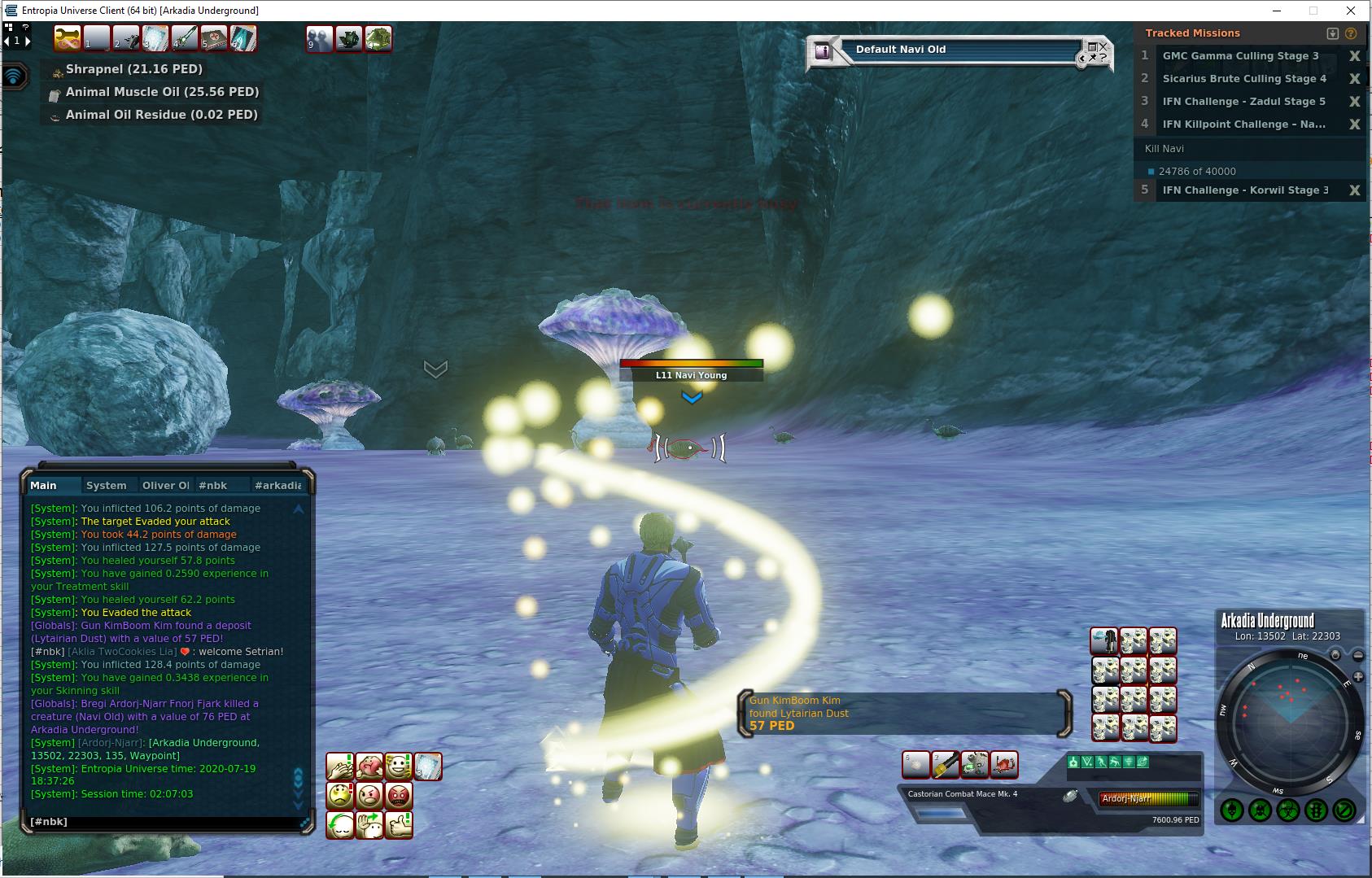Use the first aid kit in slot 5
This screenshot has height=878, width=1372.
point(214,38)
